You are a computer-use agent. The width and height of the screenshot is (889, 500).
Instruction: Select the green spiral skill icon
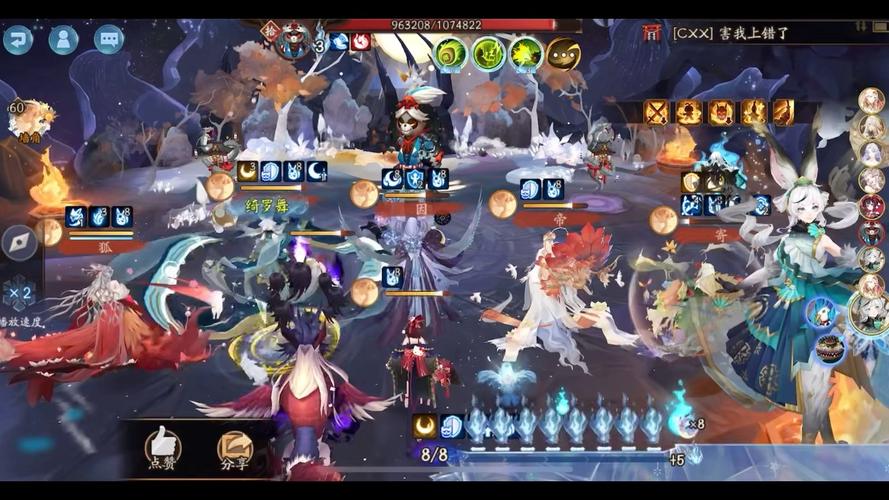click(x=451, y=52)
